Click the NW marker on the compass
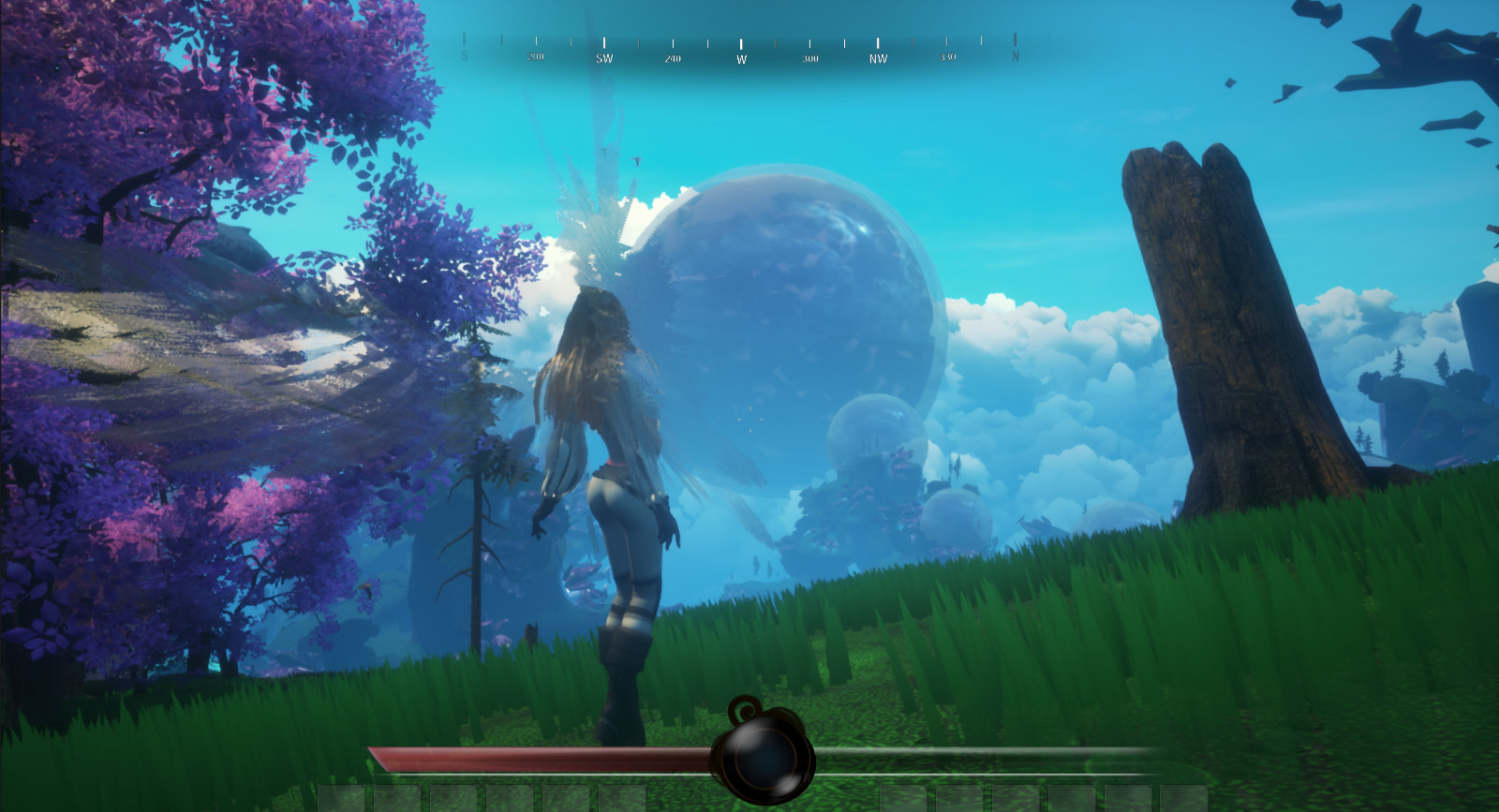Image resolution: width=1499 pixels, height=812 pixels. pos(880,58)
